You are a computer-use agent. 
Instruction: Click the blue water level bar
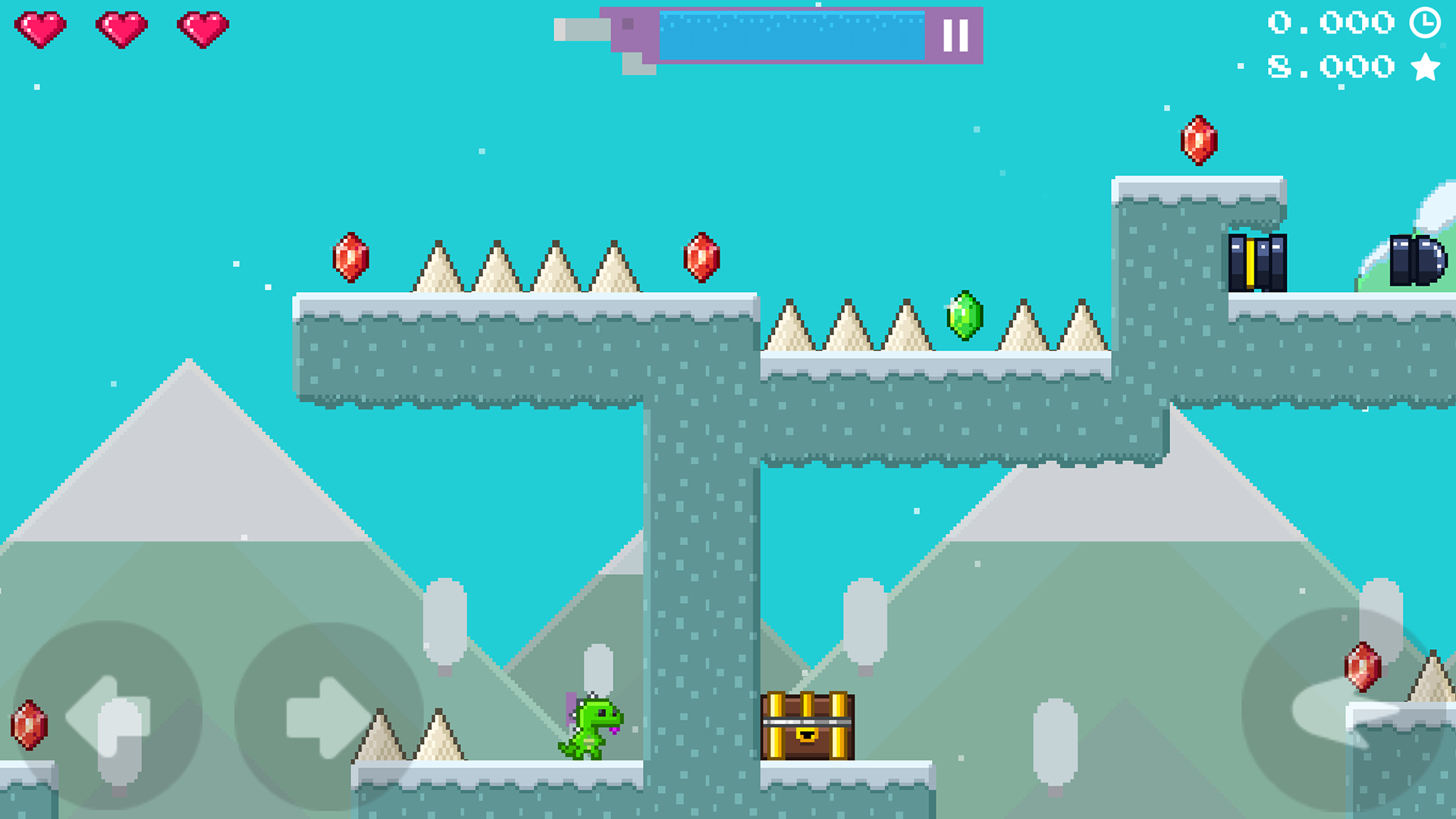792,34
